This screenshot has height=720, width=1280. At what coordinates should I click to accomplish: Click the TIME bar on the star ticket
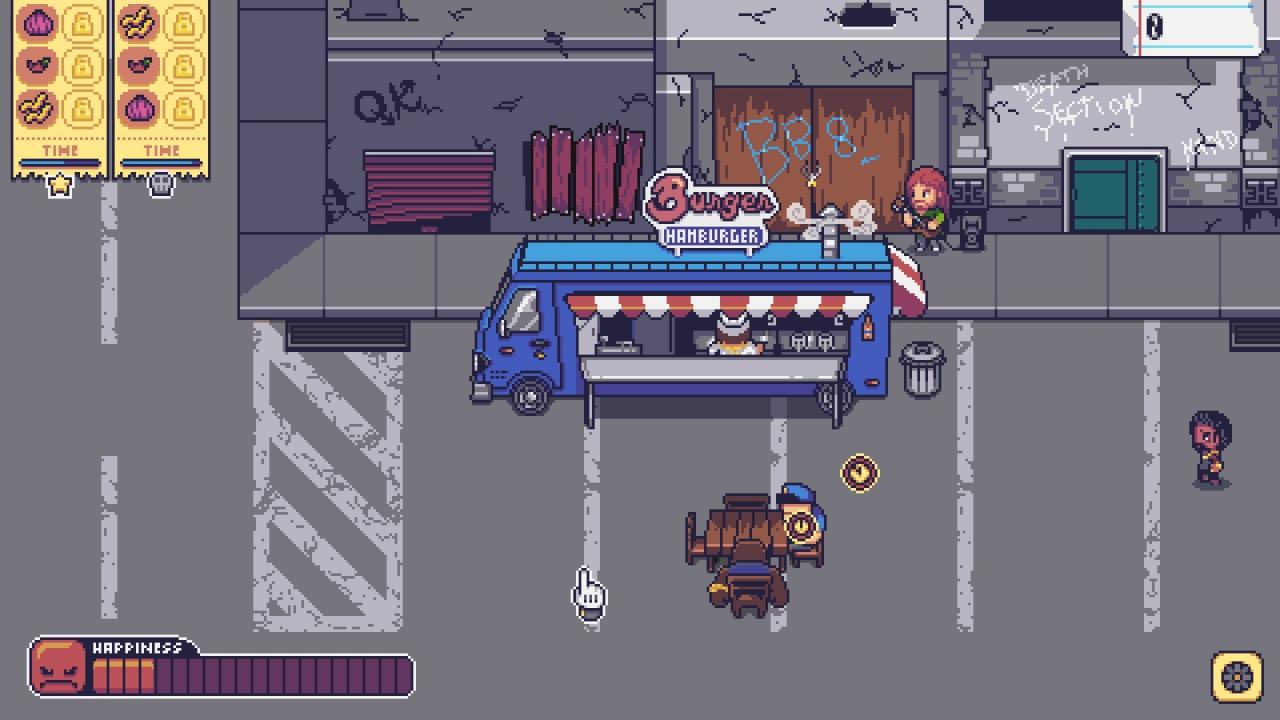[60, 161]
